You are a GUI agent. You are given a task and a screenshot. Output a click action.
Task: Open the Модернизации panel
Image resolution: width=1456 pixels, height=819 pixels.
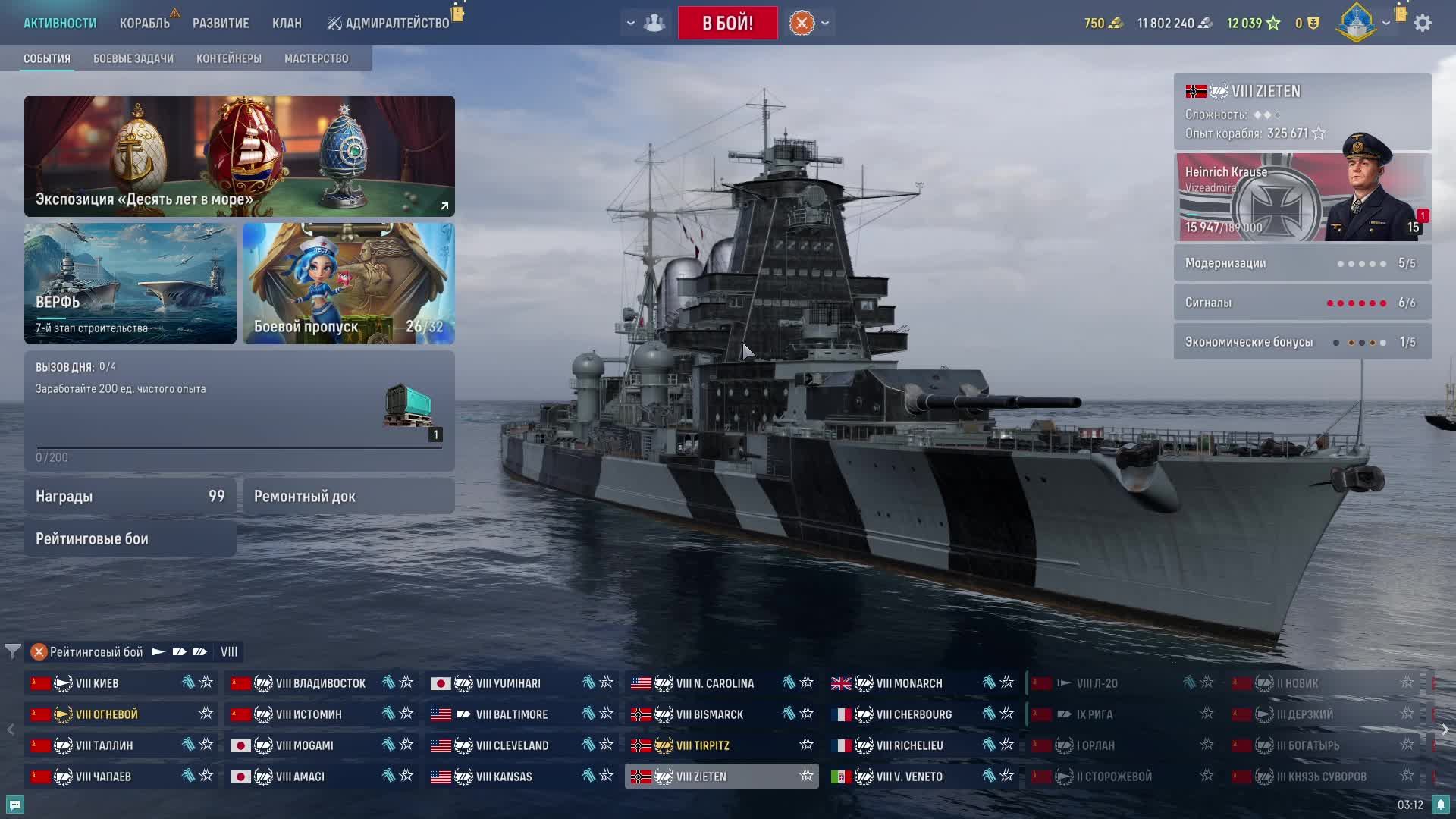[x=1302, y=263]
